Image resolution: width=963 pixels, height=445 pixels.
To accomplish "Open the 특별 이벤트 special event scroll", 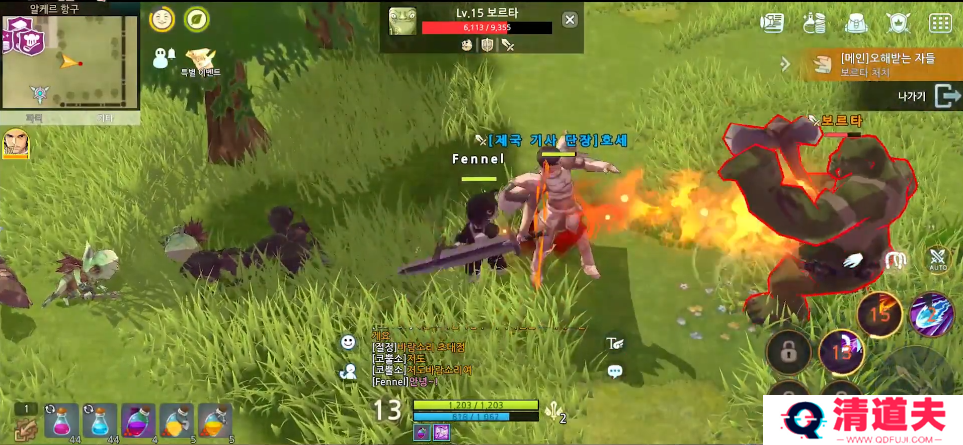I will coord(201,60).
